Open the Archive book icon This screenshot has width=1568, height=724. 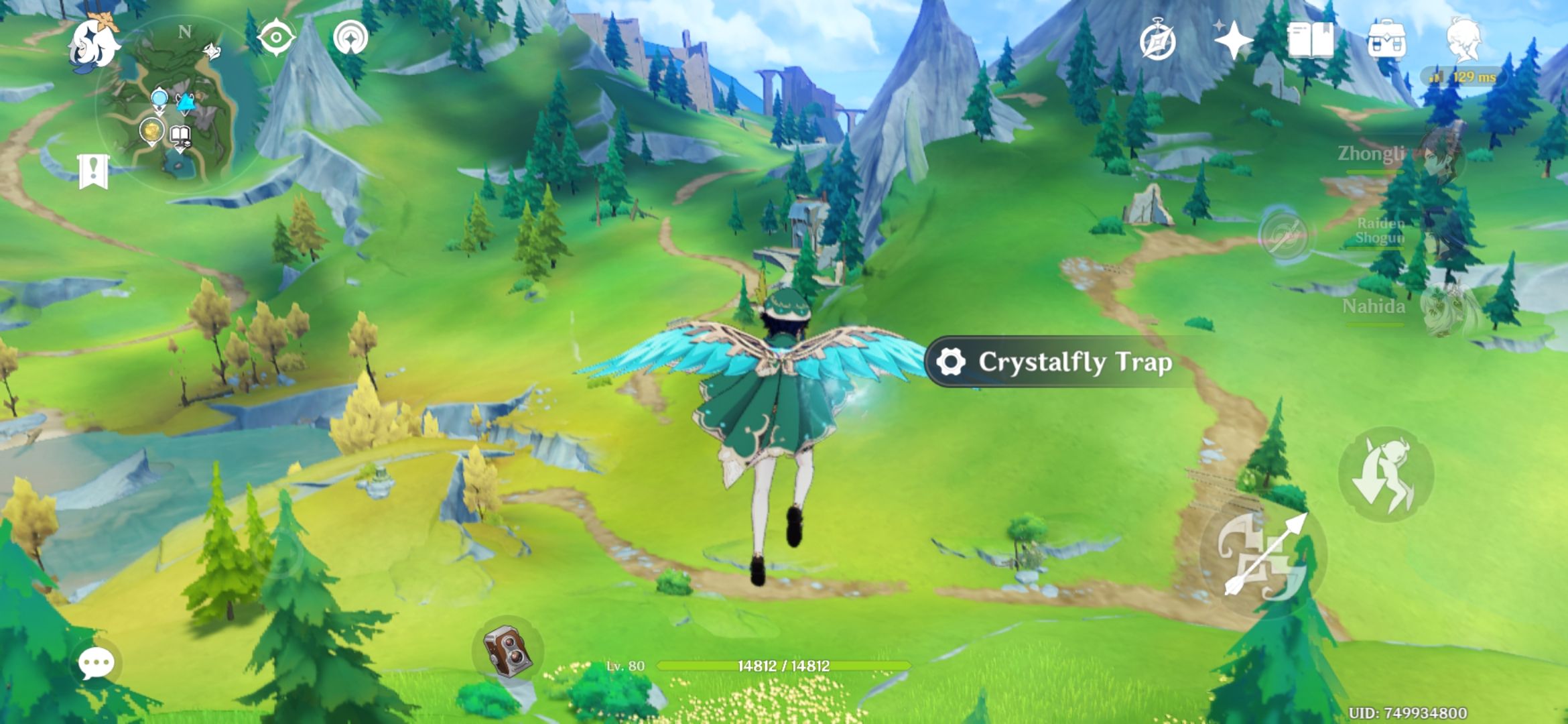1312,42
